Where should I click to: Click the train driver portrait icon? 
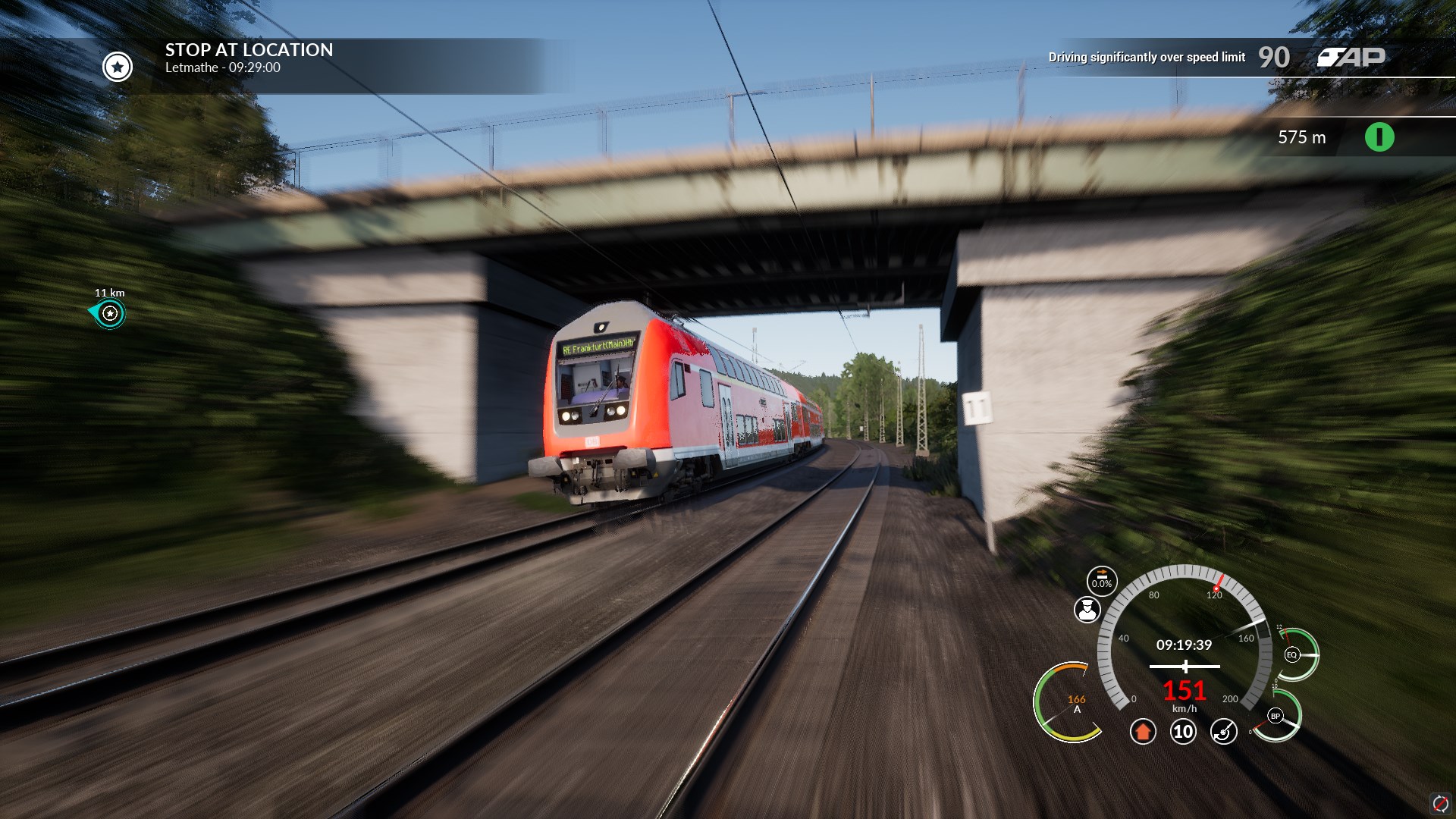click(1087, 610)
